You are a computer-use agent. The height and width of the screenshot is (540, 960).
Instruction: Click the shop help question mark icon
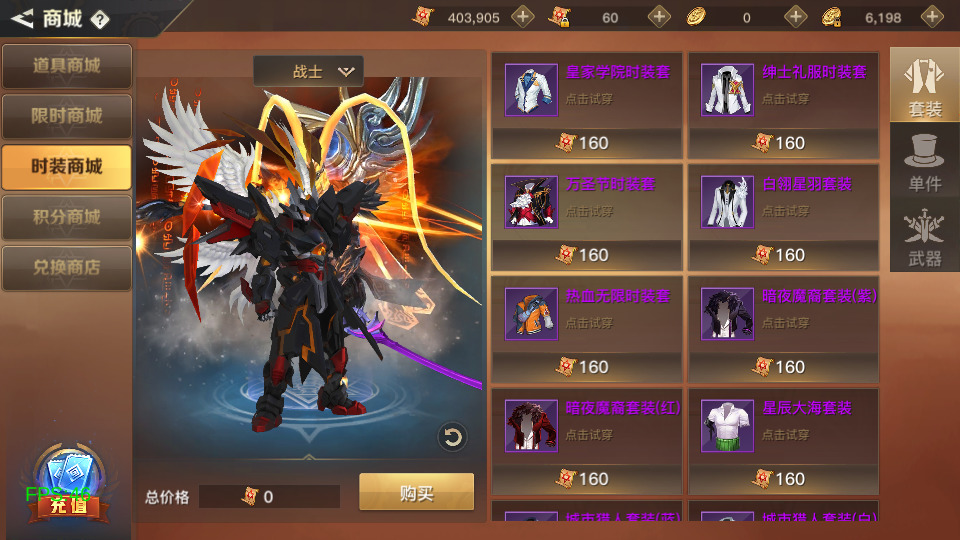pos(100,19)
